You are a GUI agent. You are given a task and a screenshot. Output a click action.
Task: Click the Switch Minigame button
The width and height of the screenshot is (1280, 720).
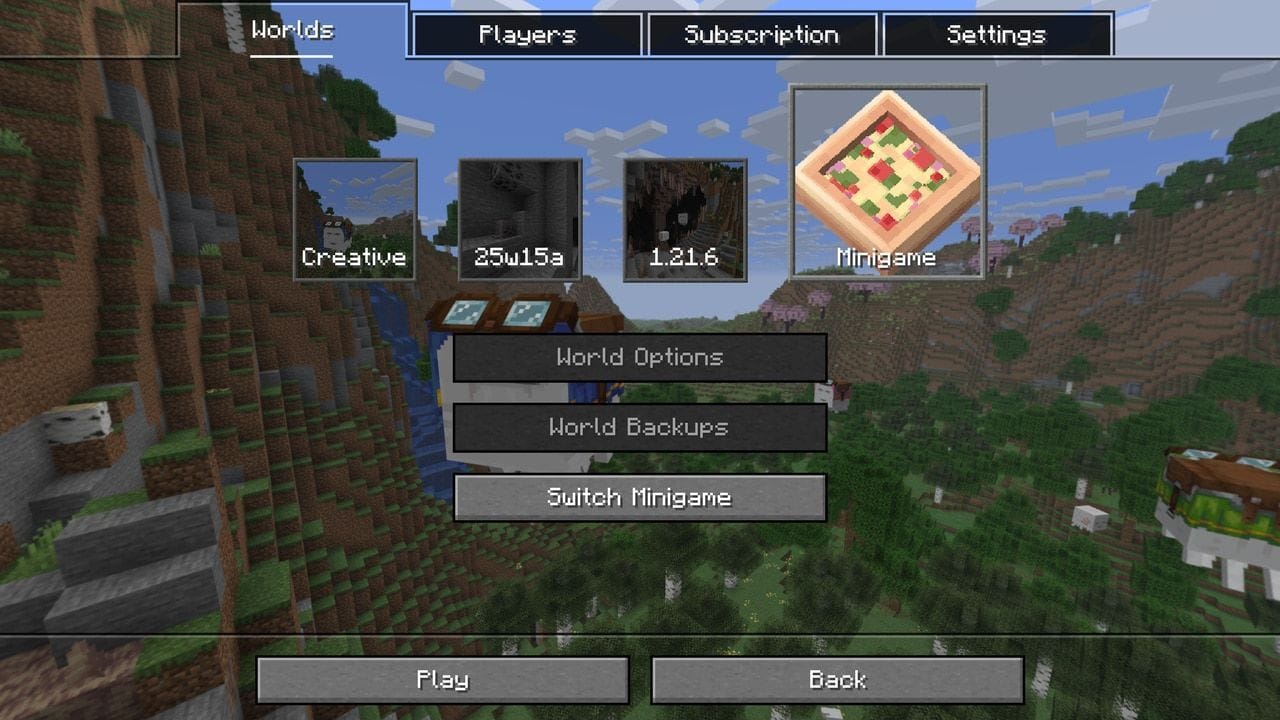click(x=640, y=497)
